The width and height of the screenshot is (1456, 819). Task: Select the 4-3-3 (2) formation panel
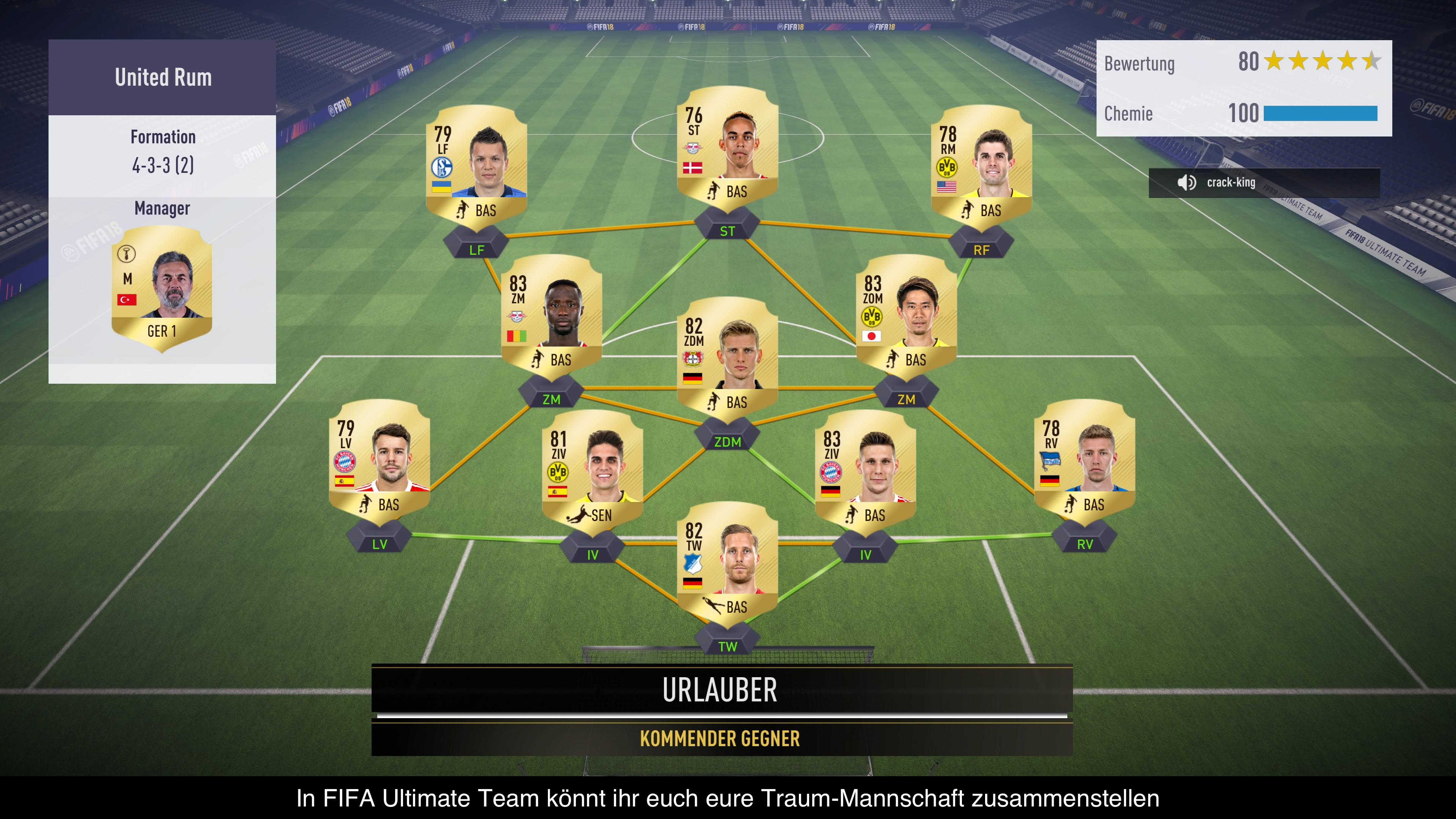tap(163, 152)
